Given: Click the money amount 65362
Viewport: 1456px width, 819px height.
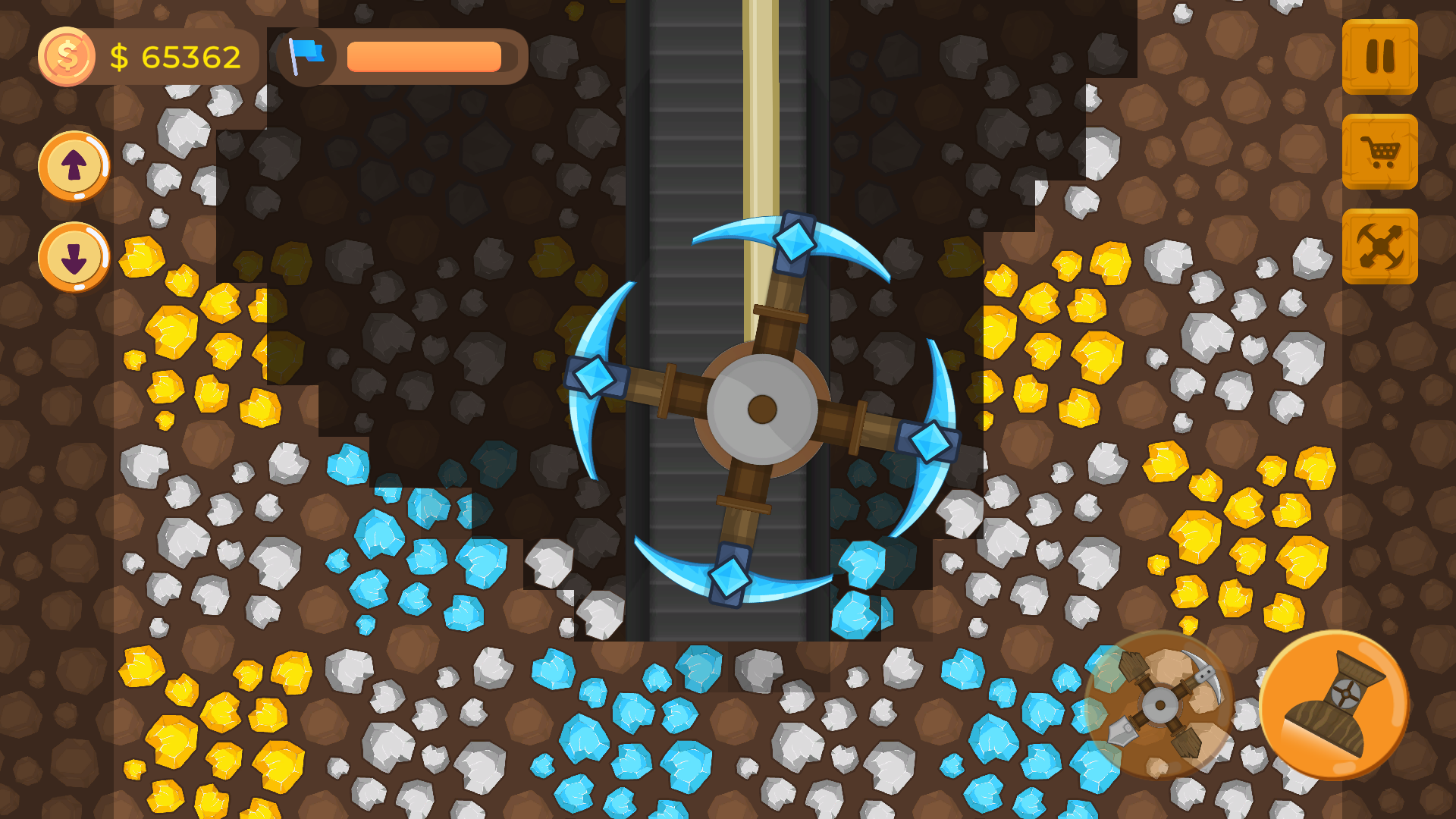Looking at the screenshot, I should (x=178, y=54).
